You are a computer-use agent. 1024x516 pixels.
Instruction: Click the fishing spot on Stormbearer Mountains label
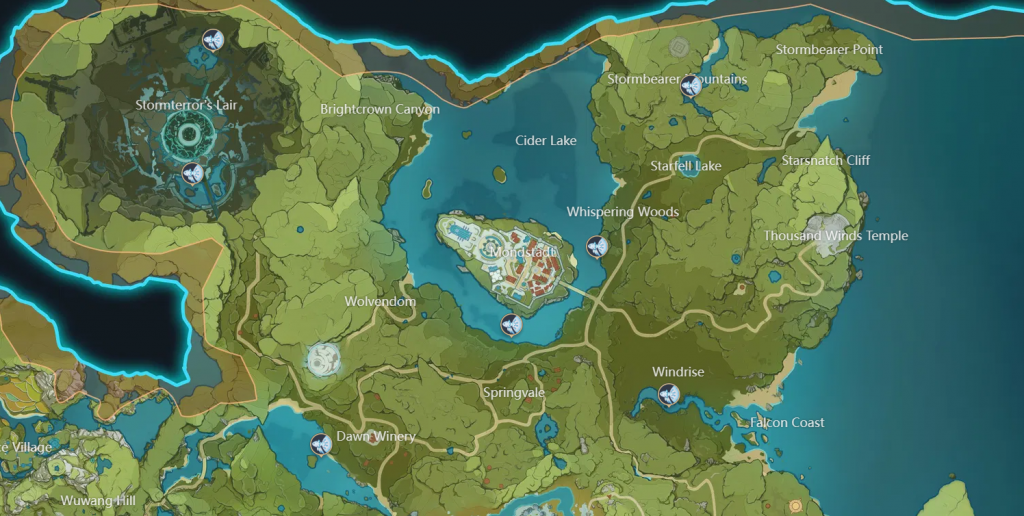tap(690, 86)
